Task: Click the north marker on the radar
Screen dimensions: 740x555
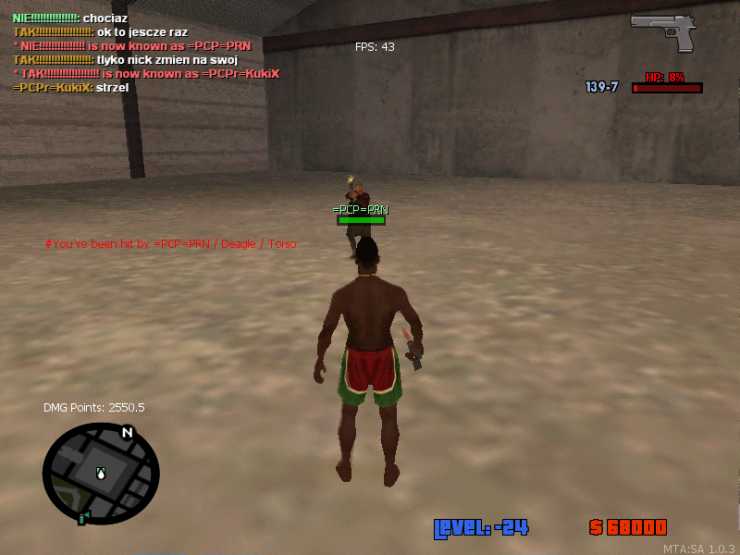Action: click(127, 433)
